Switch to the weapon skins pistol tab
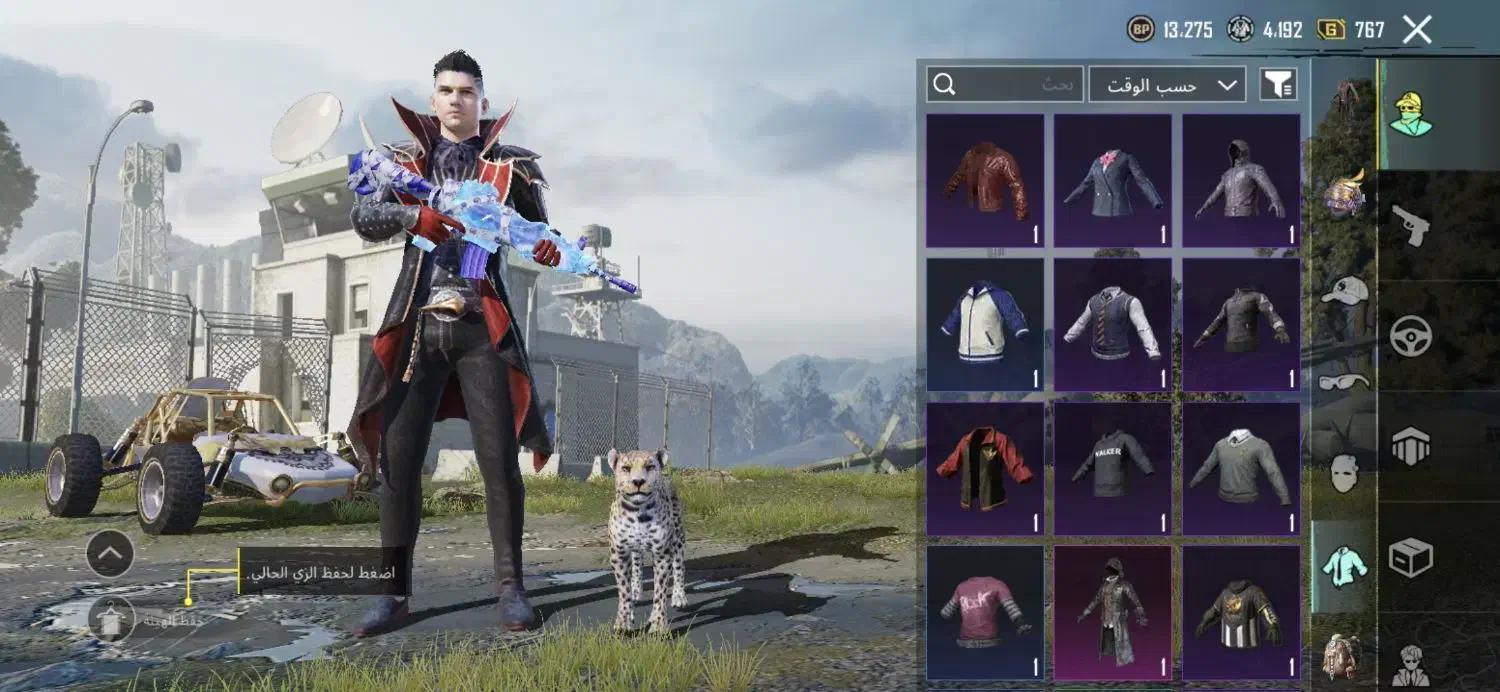 1411,226
